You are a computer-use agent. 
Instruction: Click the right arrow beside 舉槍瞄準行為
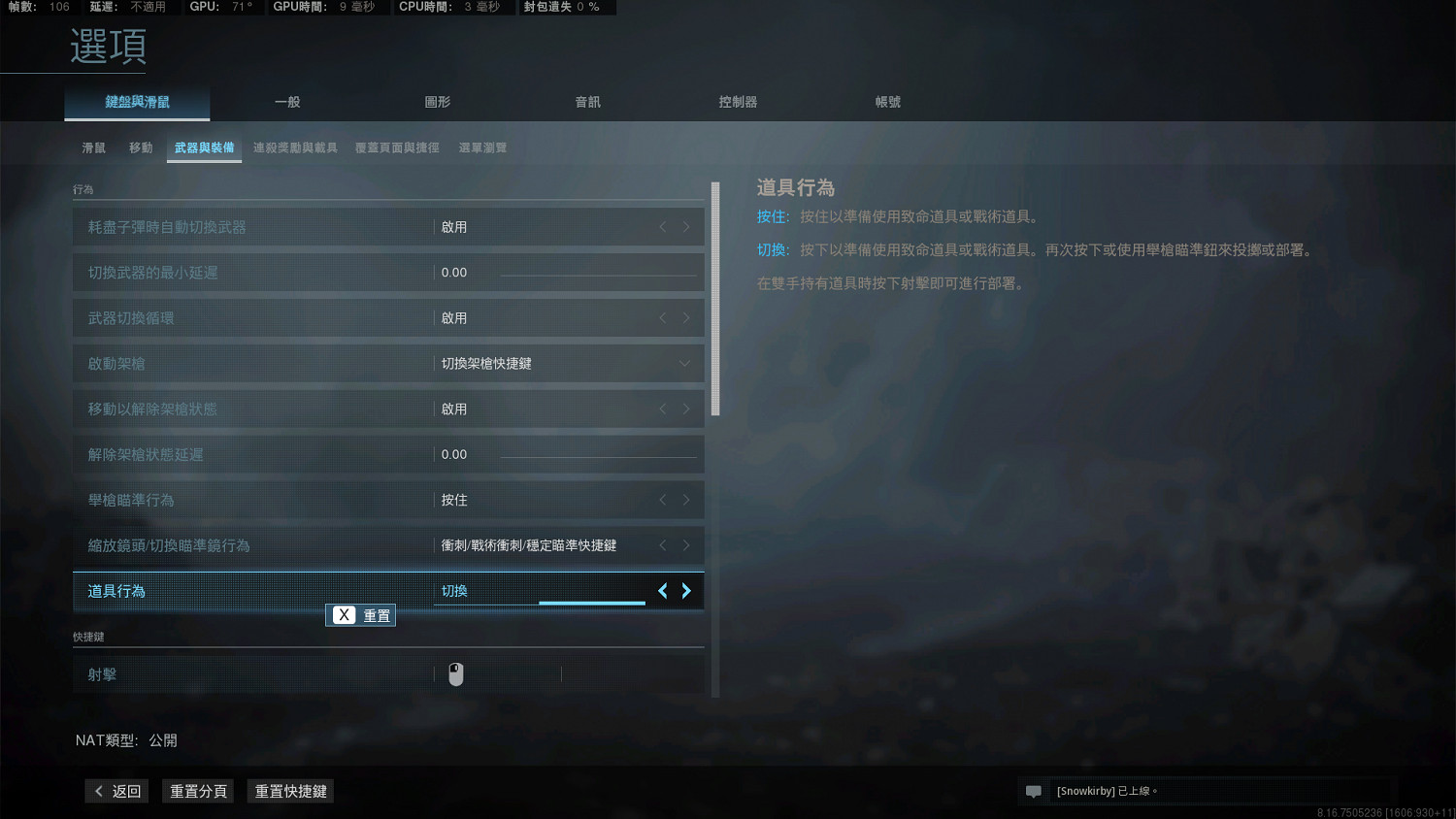point(686,499)
